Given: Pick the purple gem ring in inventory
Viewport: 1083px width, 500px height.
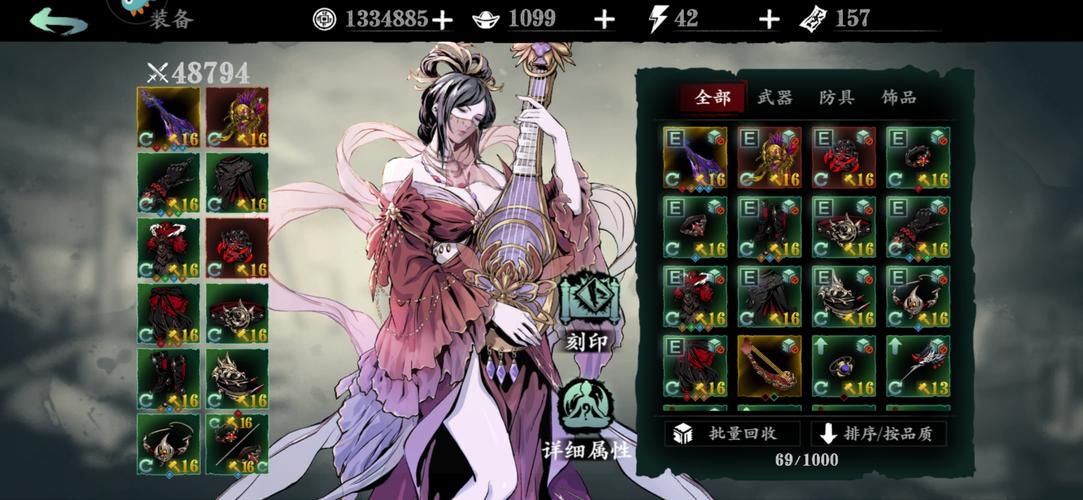Looking at the screenshot, I should click(x=844, y=365).
